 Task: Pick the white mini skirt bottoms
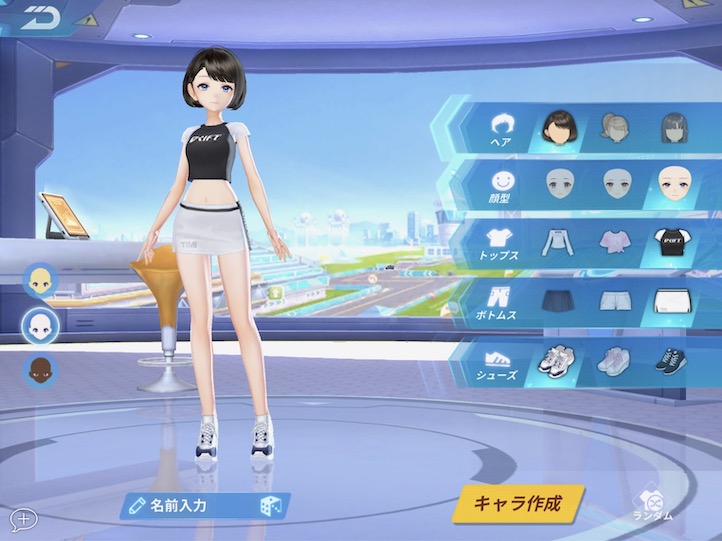pyautogui.click(x=671, y=300)
